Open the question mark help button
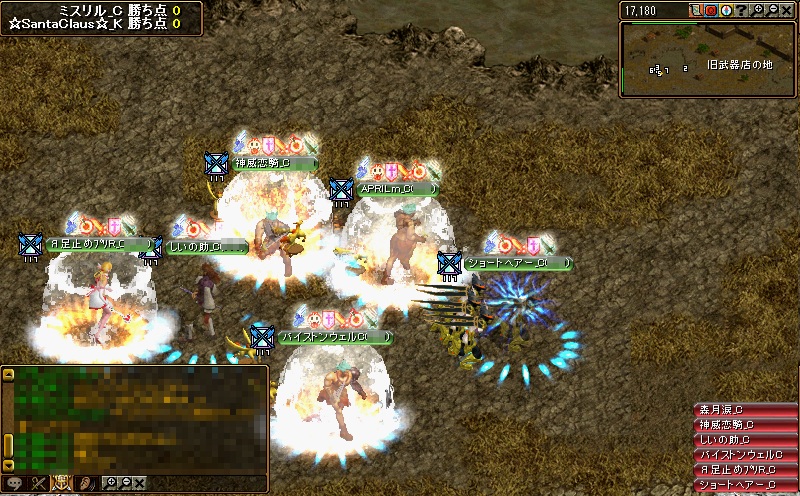Image resolution: width=800 pixels, height=496 pixels. coord(740,10)
